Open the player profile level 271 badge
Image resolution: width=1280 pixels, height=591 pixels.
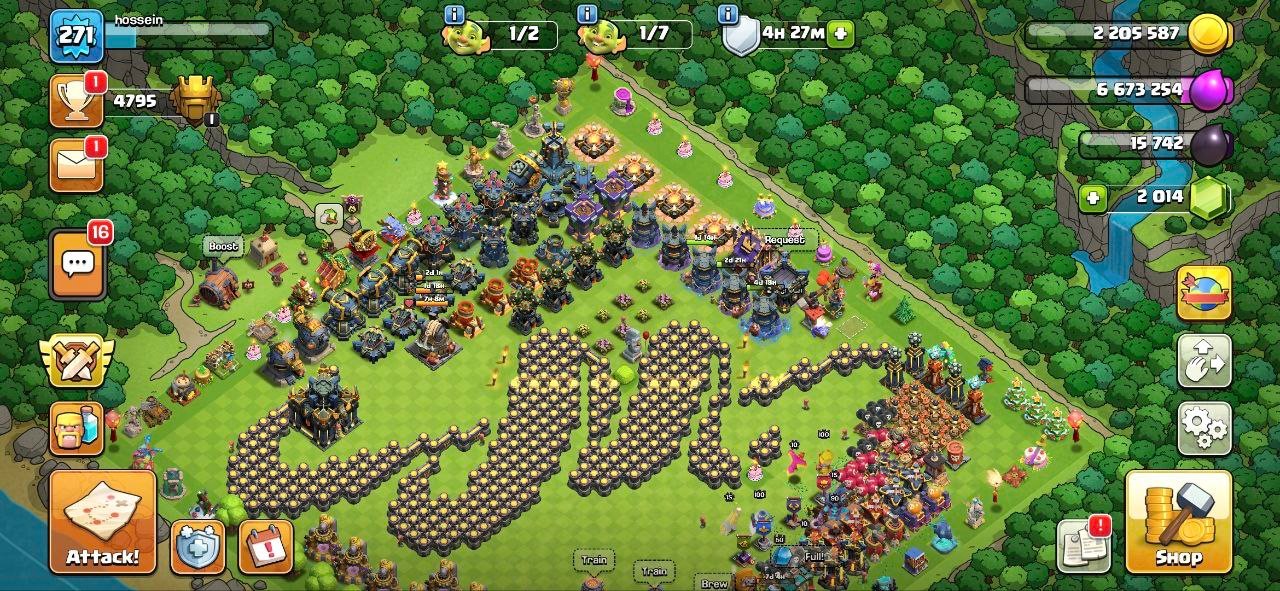77,36
